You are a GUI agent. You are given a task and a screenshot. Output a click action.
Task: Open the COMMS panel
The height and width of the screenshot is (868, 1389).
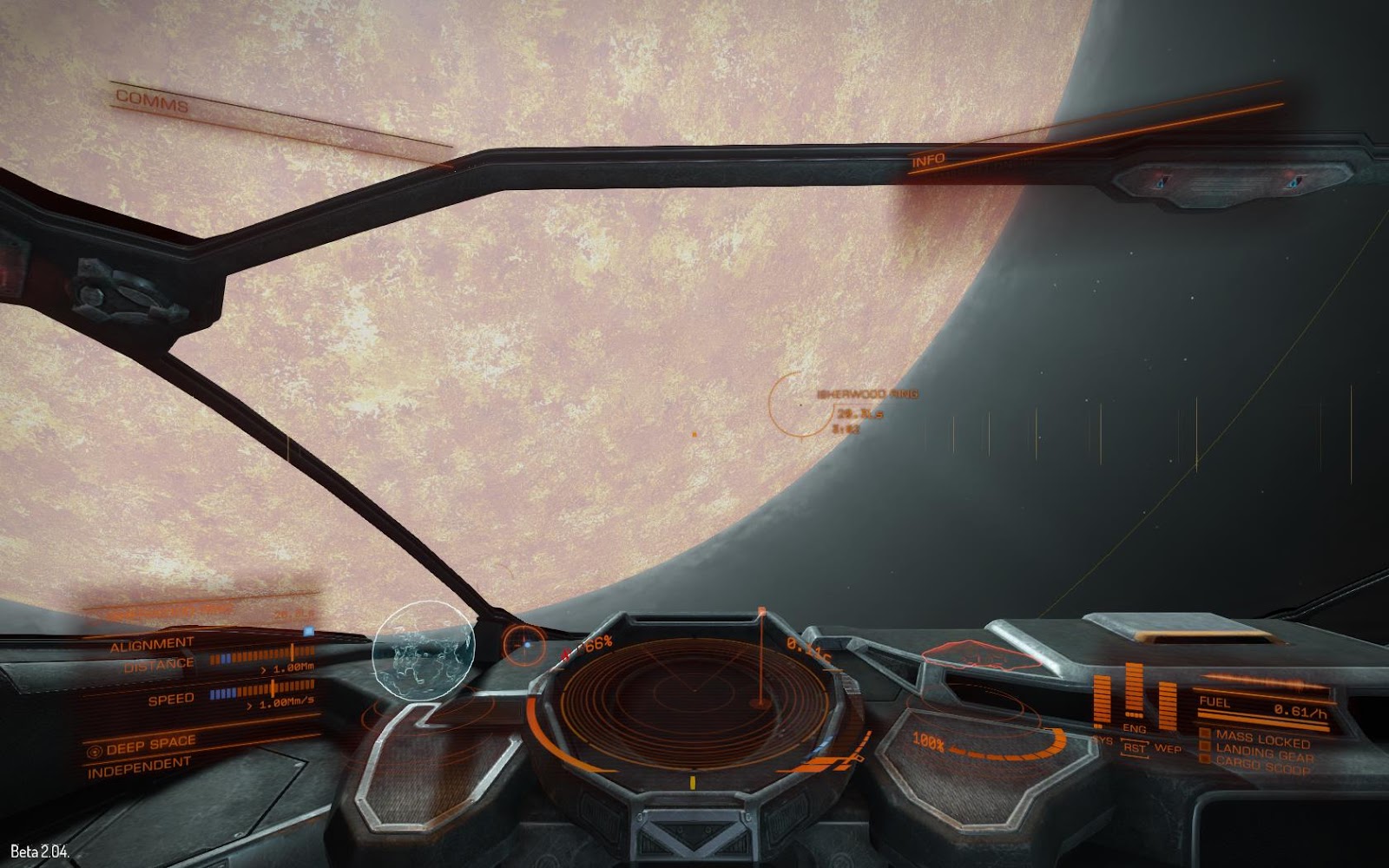(x=152, y=102)
